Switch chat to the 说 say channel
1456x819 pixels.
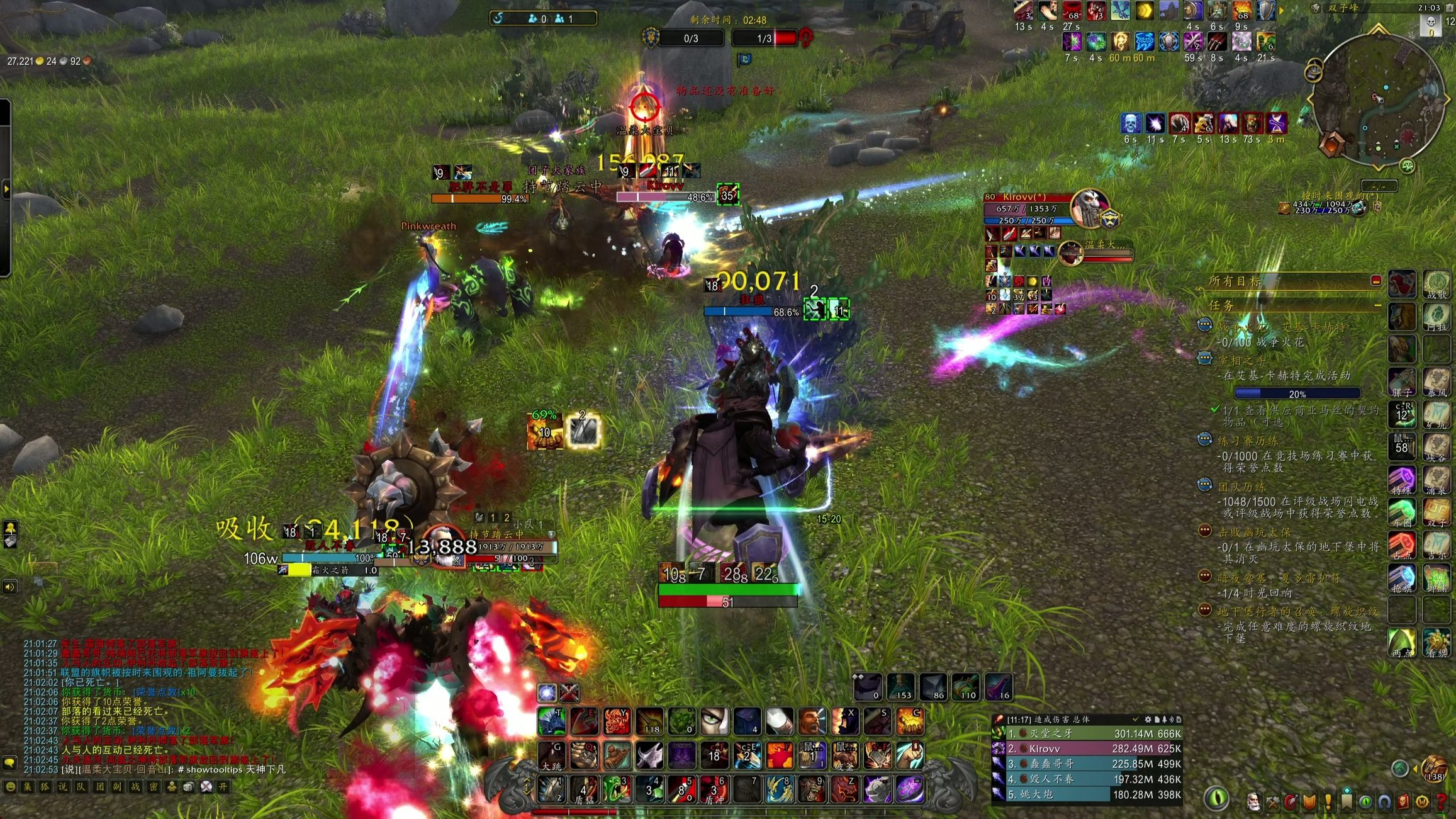pos(63,786)
